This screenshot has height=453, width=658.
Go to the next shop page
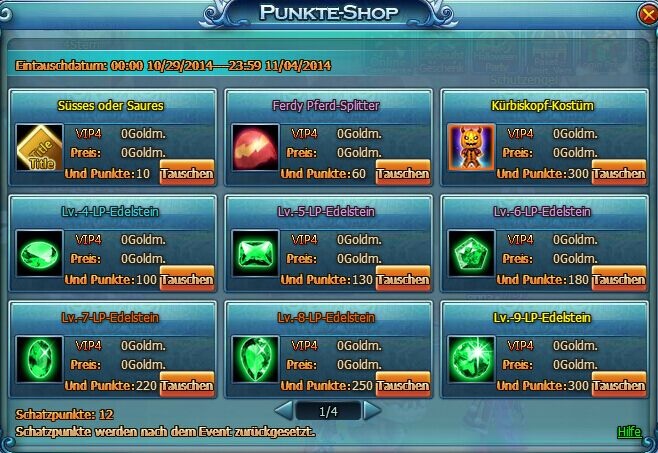[372, 410]
